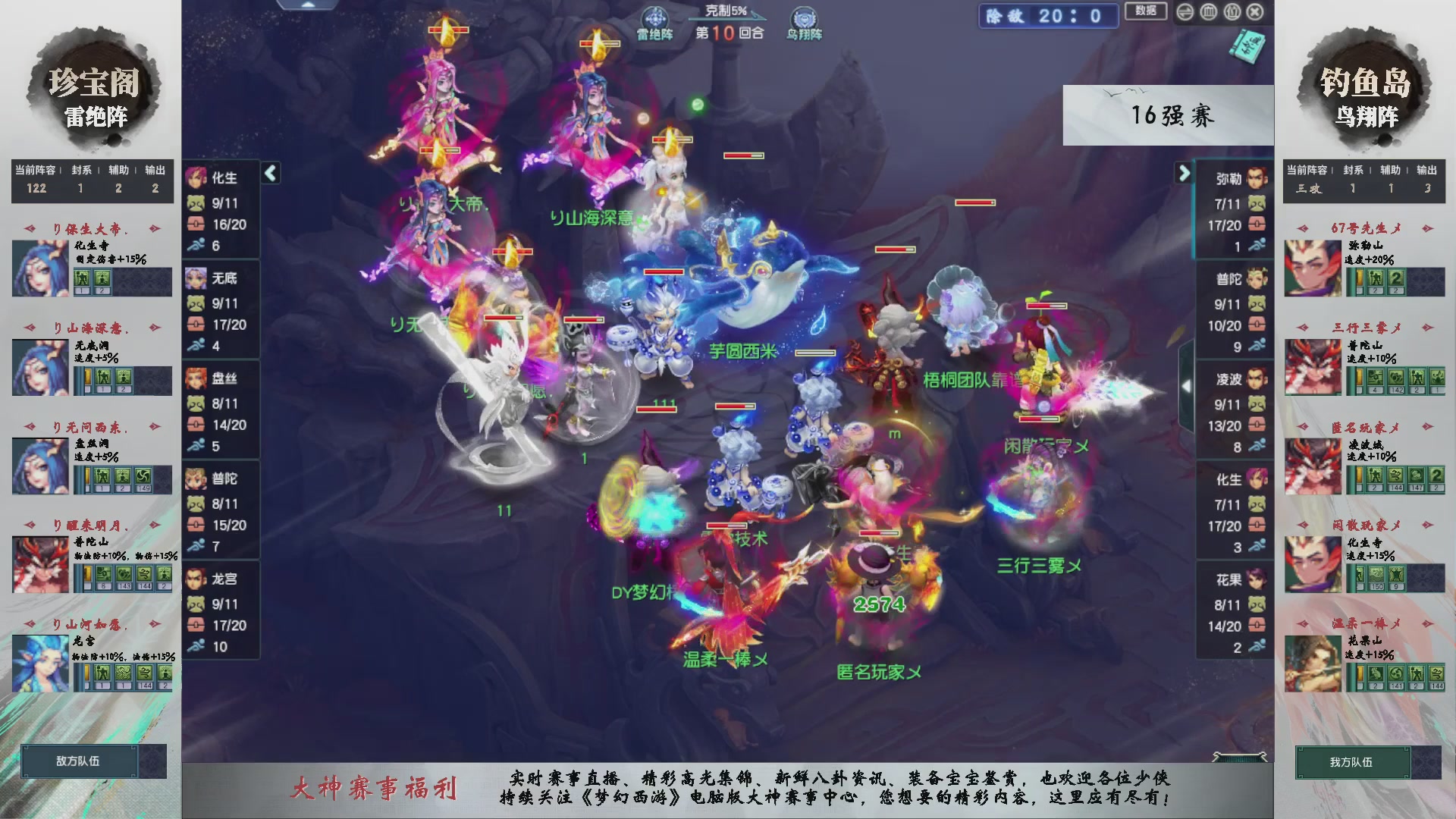Click the 龙宫 sect icon in left roster panel
1456x819 pixels.
(196, 579)
